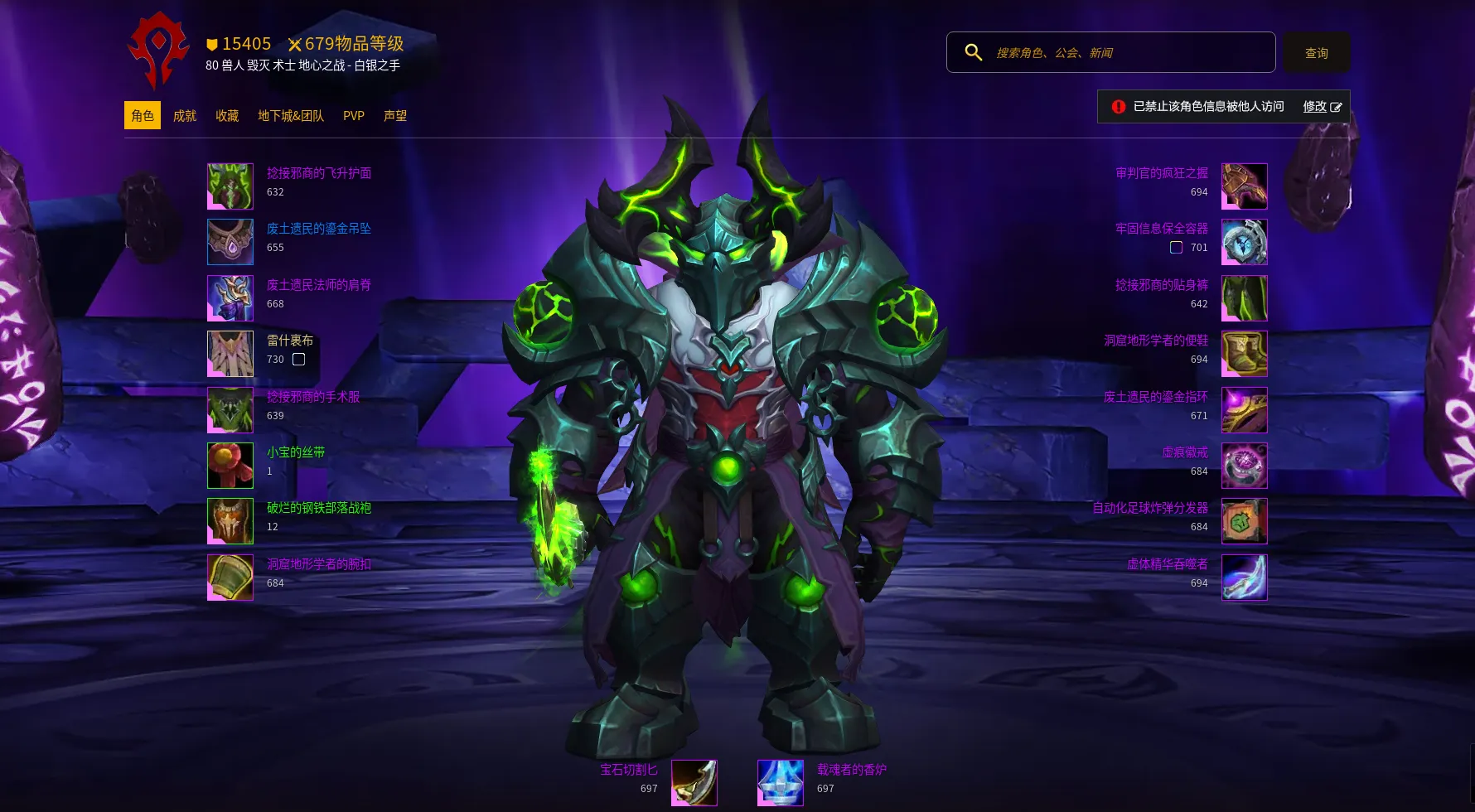This screenshot has height=812, width=1475.
Task: Choose the 破烂的钢铁部落战袍 tabard icon
Action: pos(230,521)
